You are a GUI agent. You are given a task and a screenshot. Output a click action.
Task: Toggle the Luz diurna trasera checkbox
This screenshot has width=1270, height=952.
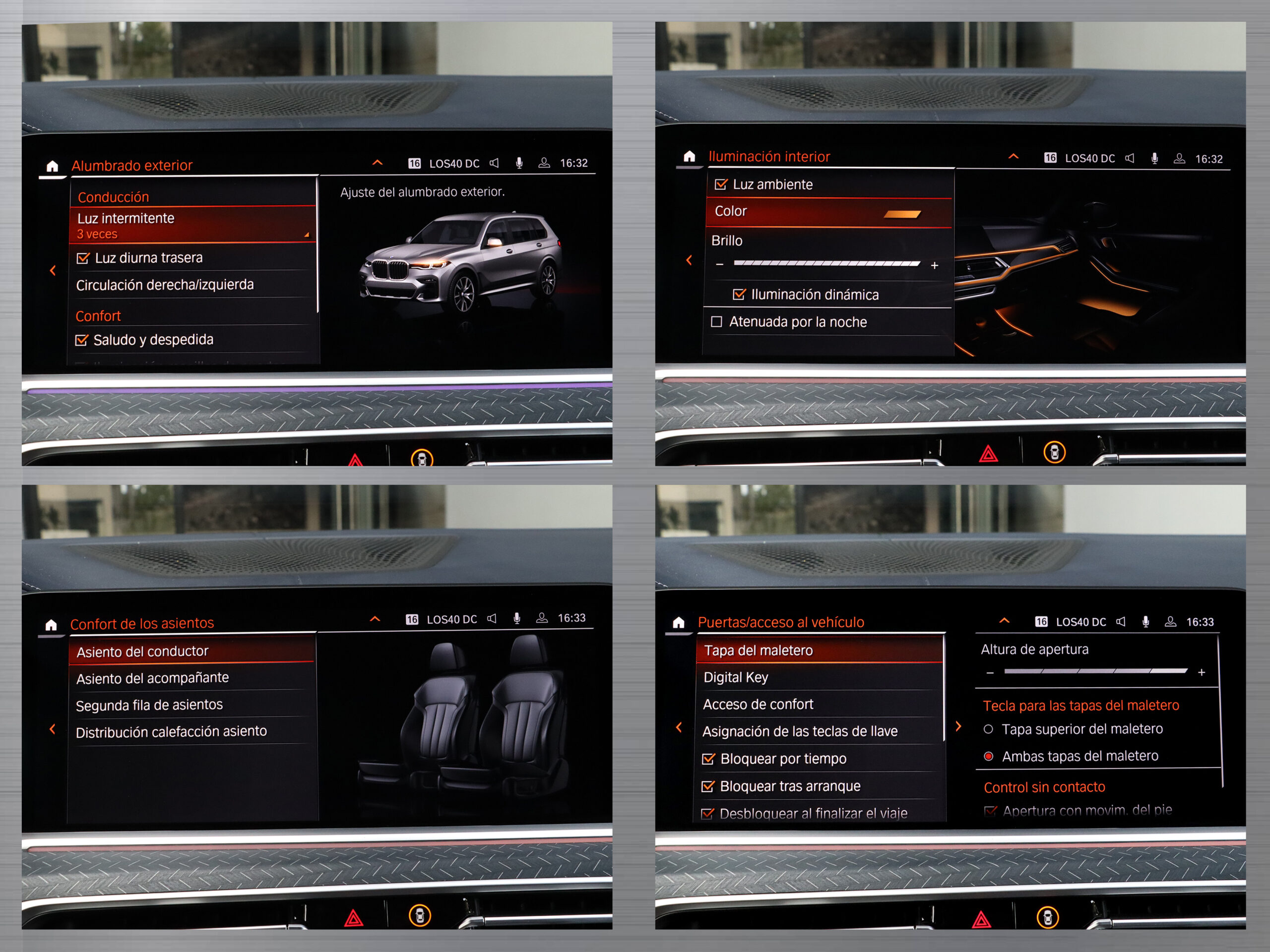click(x=83, y=258)
